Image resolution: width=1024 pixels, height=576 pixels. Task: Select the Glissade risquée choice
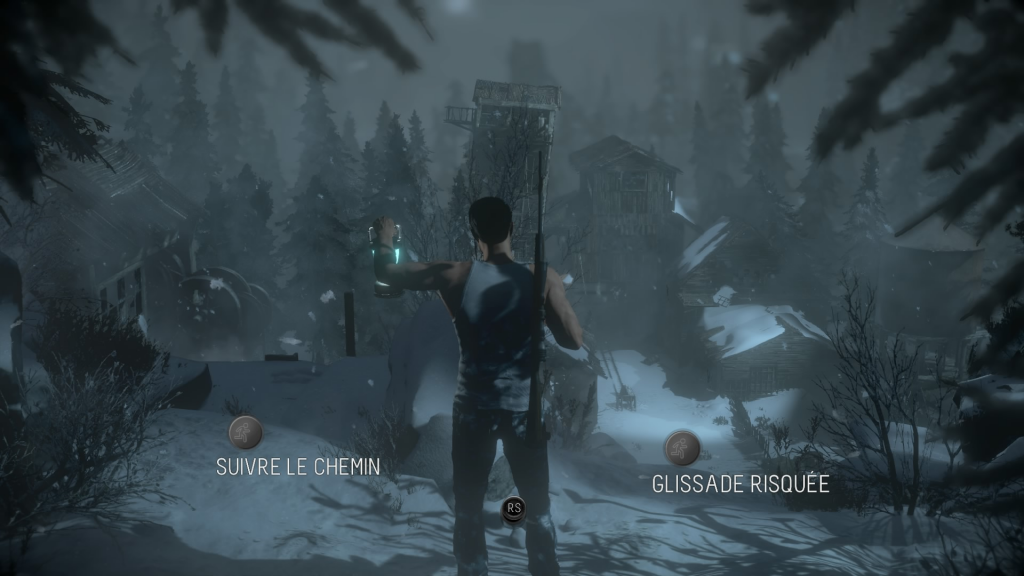coord(681,447)
